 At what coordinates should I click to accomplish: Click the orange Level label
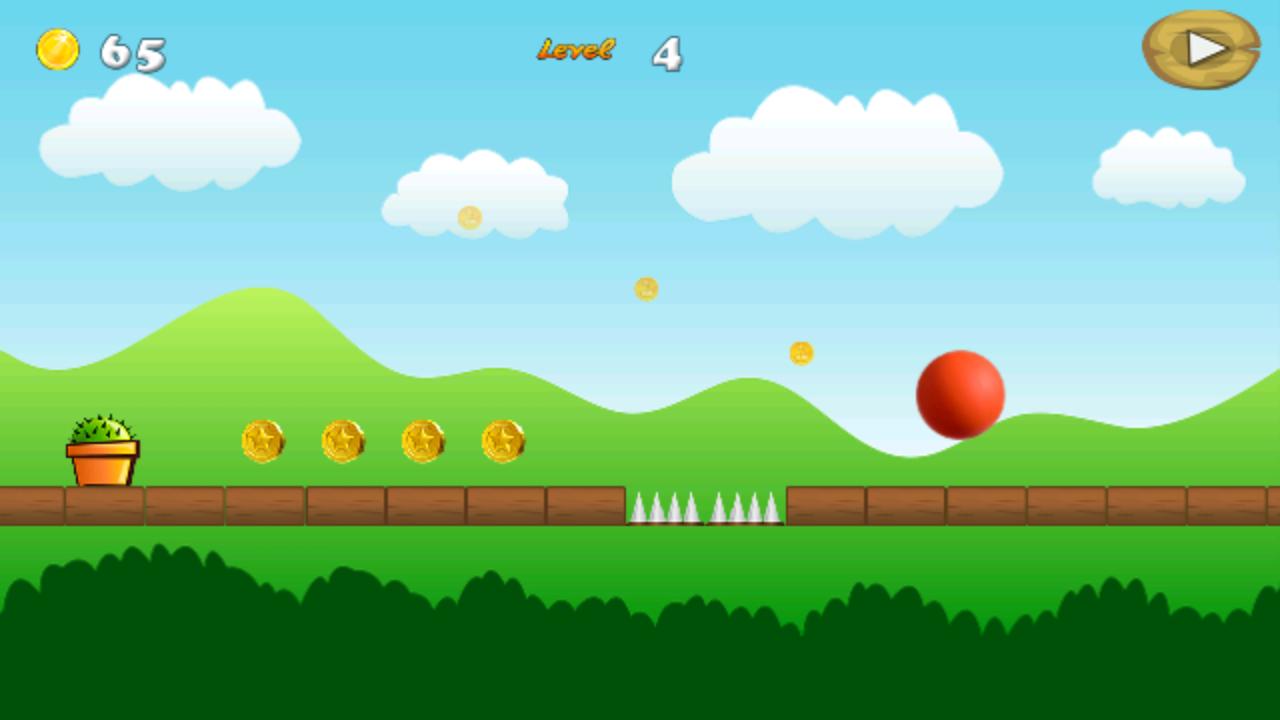pos(576,48)
